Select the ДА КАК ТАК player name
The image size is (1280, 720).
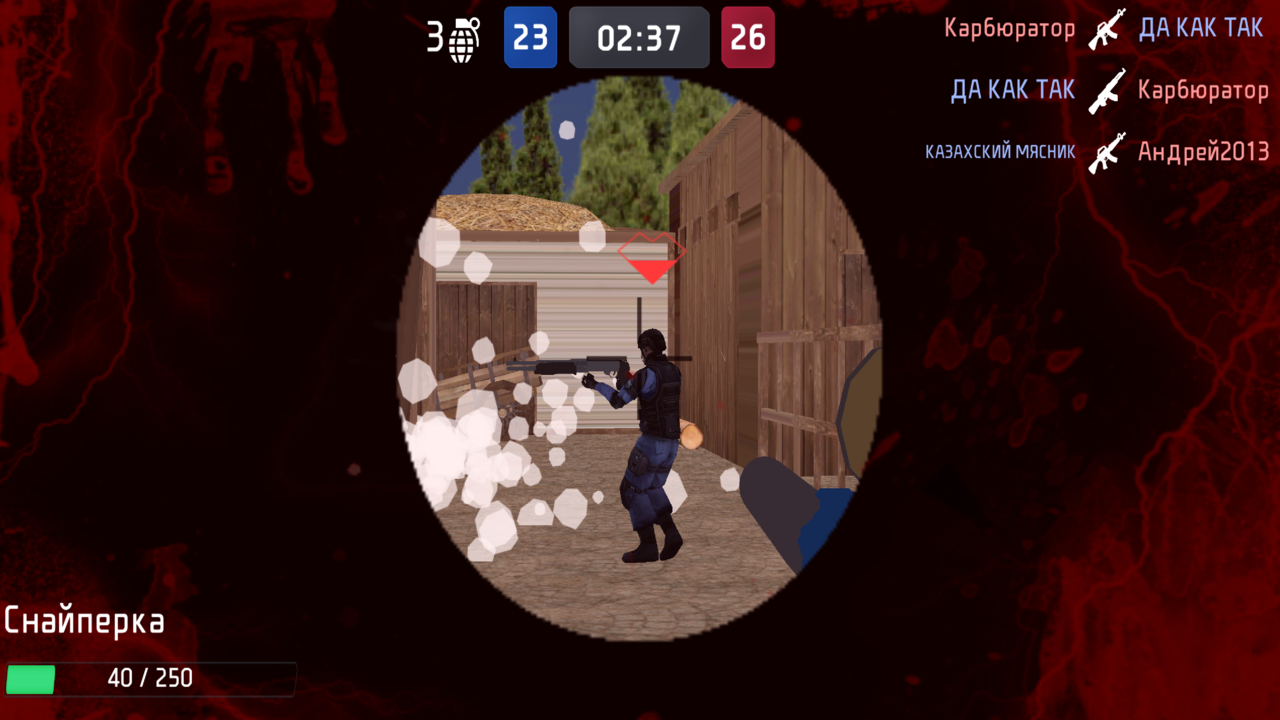pyautogui.click(x=1201, y=28)
